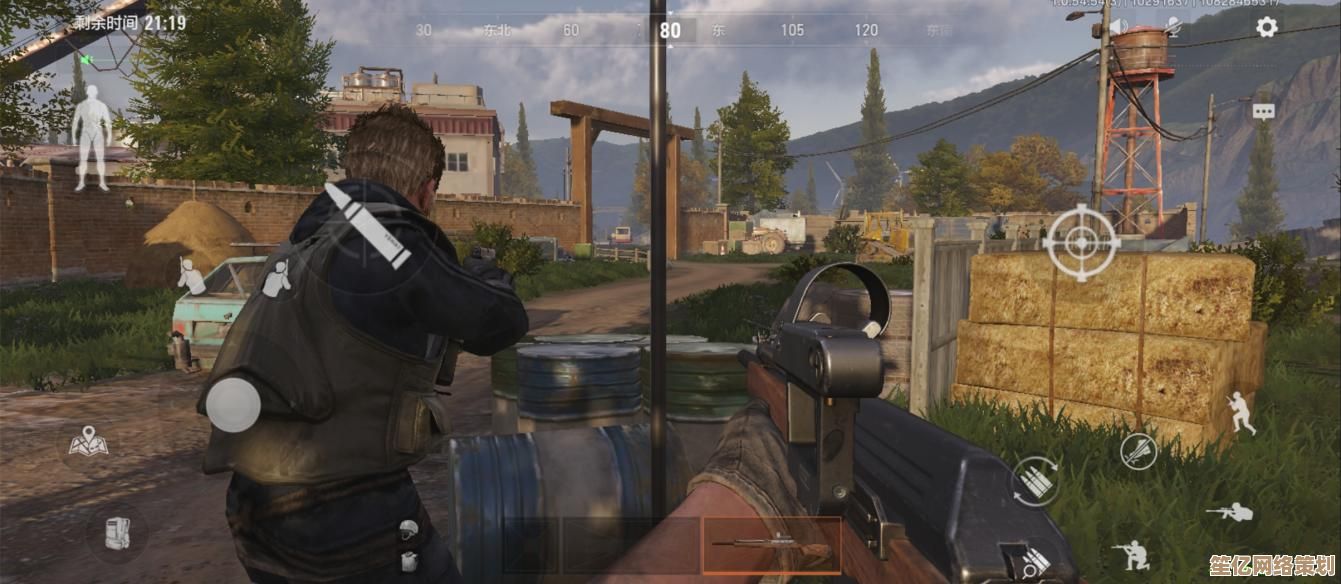The width and height of the screenshot is (1341, 584).
Task: Tap the large bullet fire button
Action: click(367, 225)
